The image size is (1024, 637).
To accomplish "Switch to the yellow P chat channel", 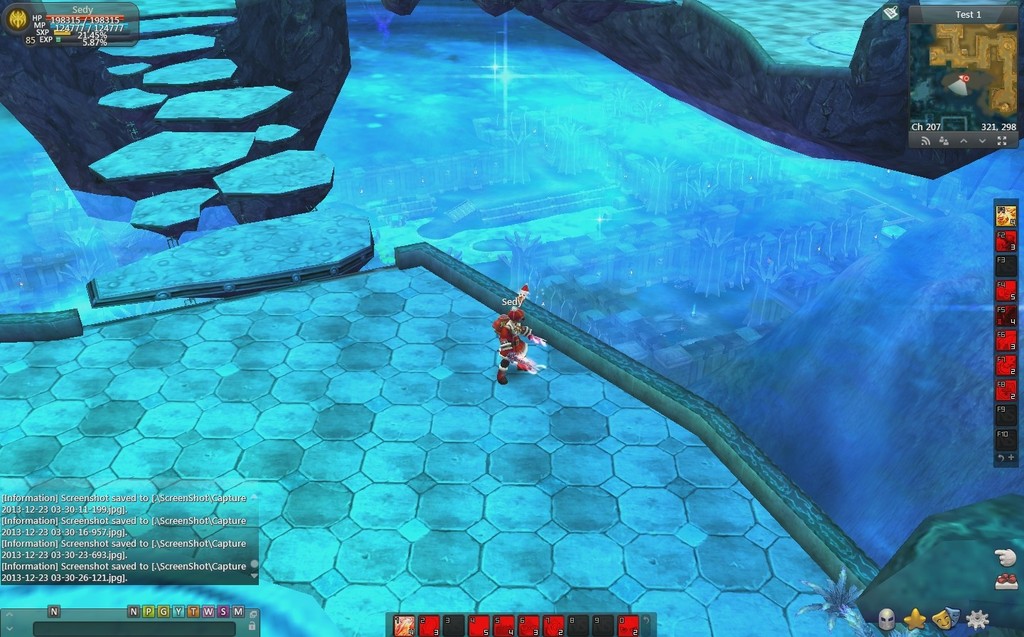I will pyautogui.click(x=148, y=611).
